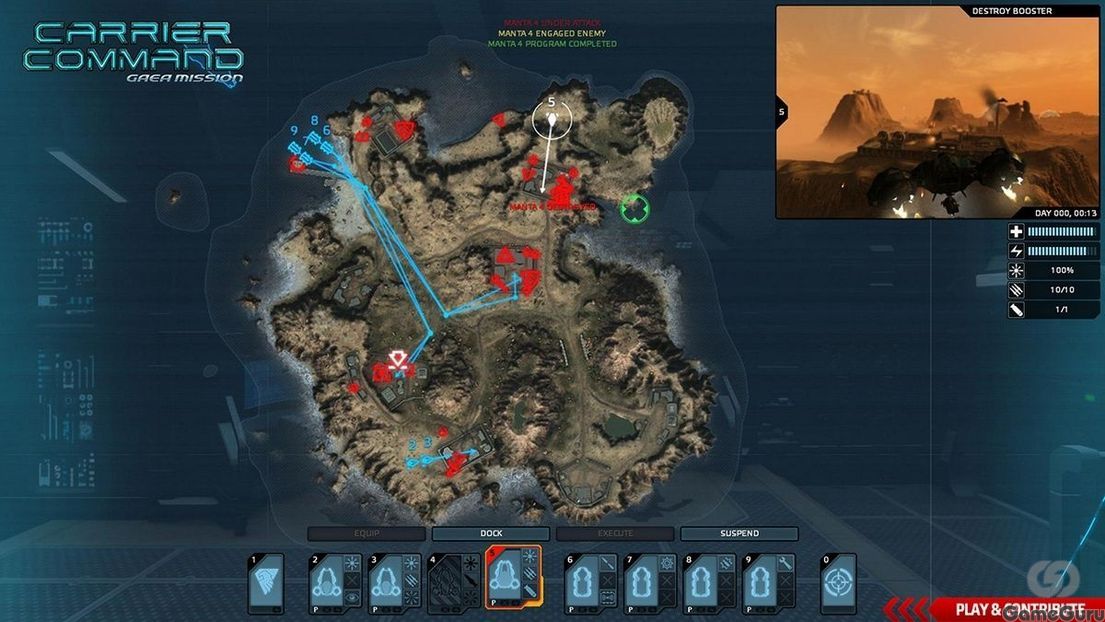Select the white unit 5 marker on map
1105x622 pixels.
549,121
